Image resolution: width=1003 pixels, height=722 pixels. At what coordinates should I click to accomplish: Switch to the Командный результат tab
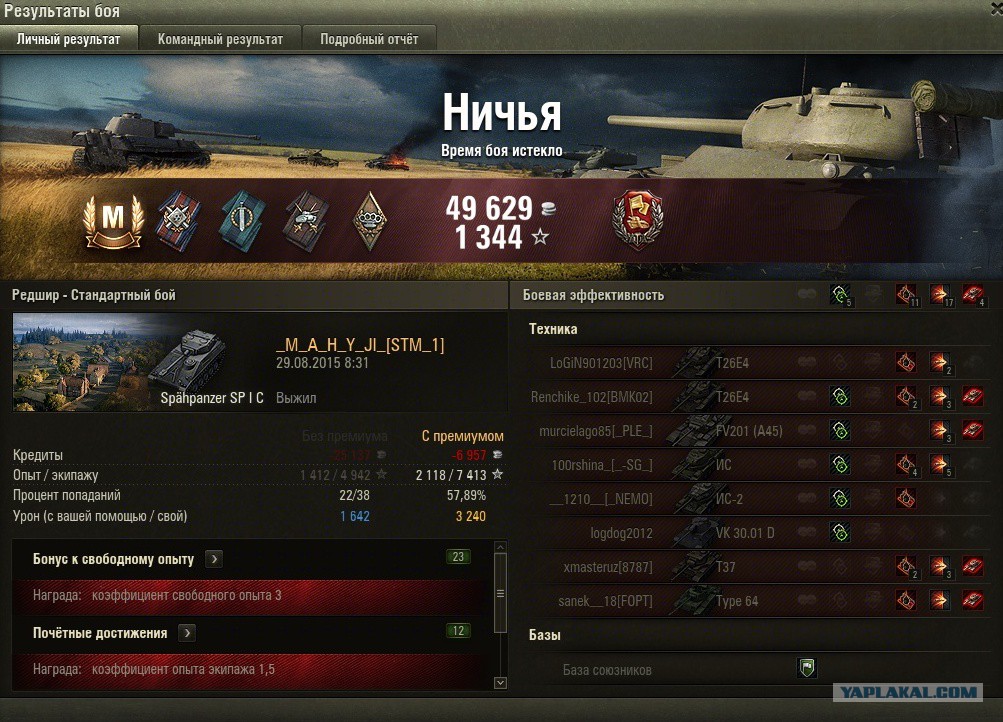click(x=220, y=40)
